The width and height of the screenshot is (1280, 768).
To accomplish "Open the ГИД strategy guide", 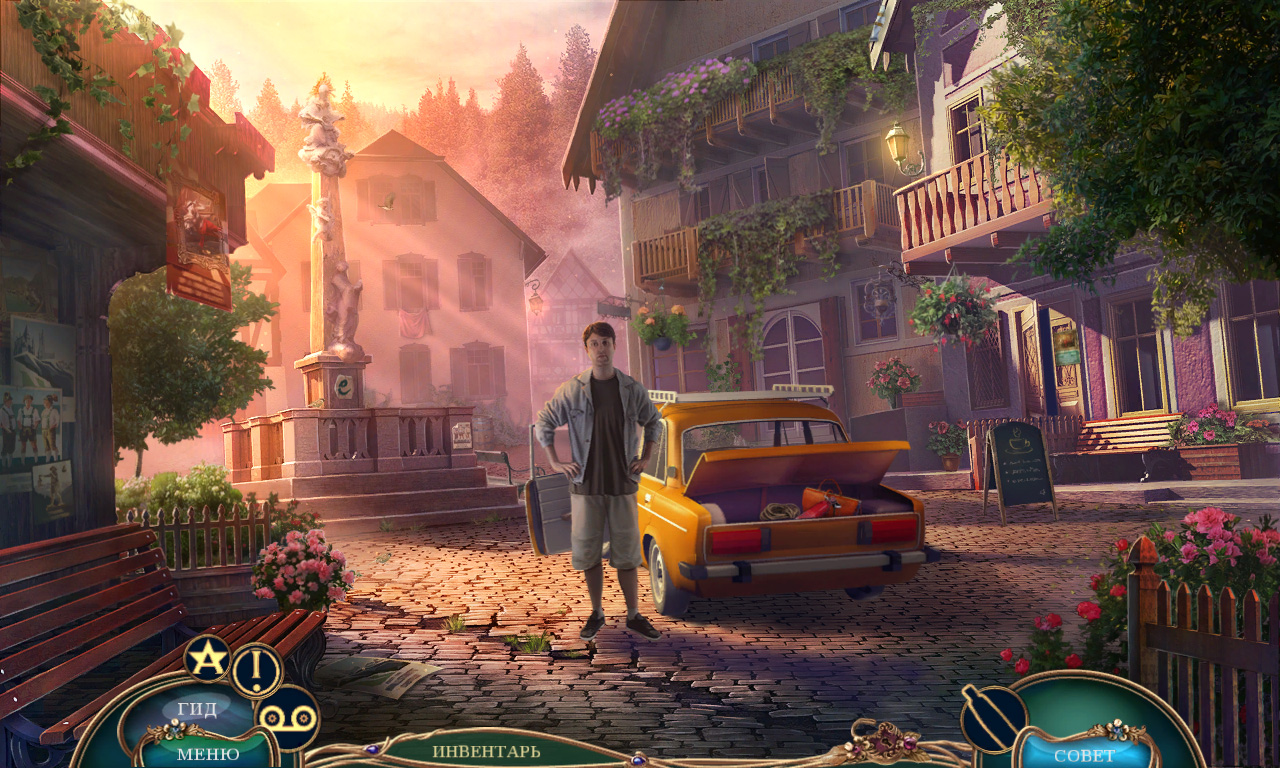I will pyautogui.click(x=197, y=709).
